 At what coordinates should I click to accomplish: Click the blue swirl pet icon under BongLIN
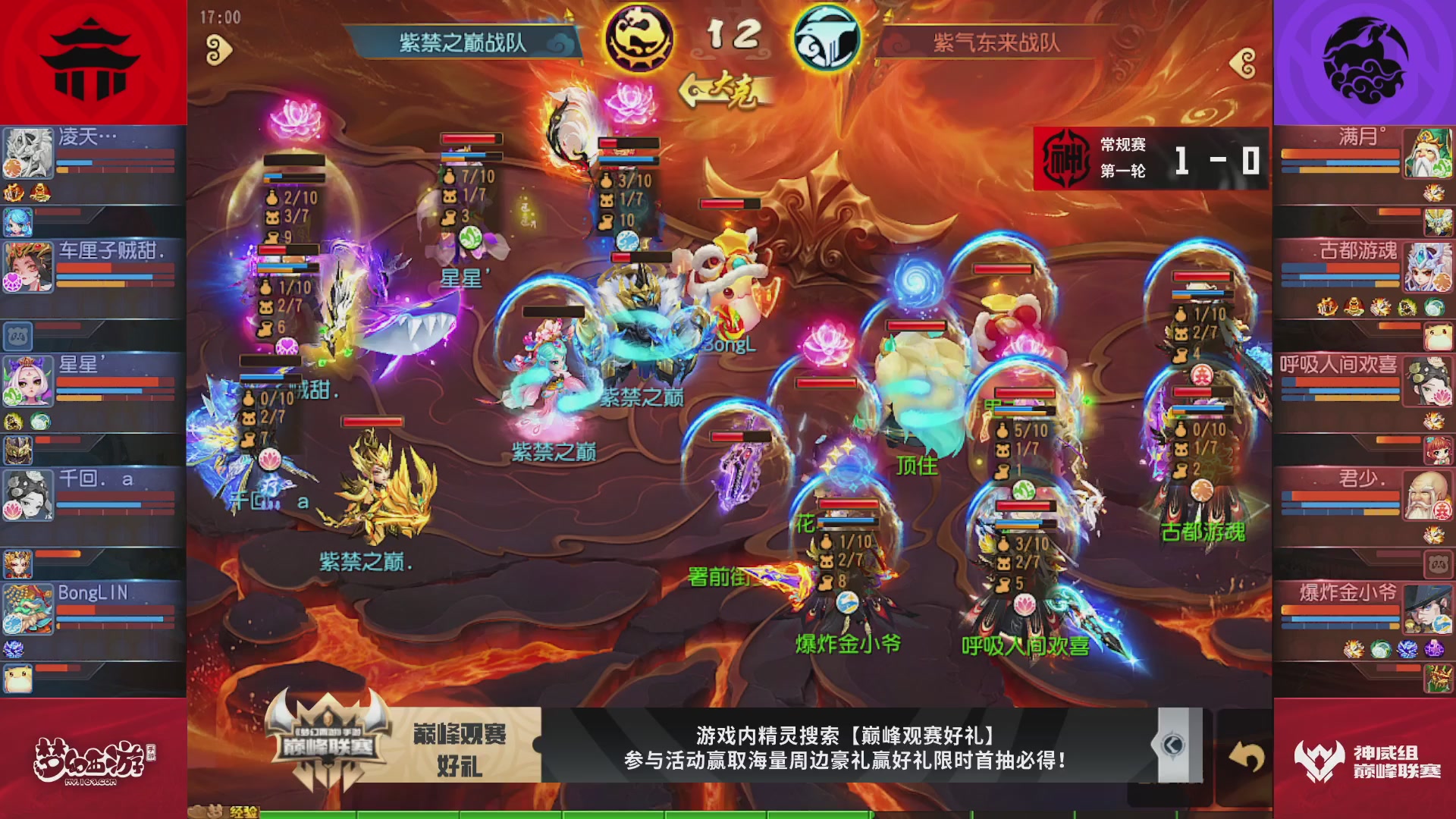[x=13, y=649]
